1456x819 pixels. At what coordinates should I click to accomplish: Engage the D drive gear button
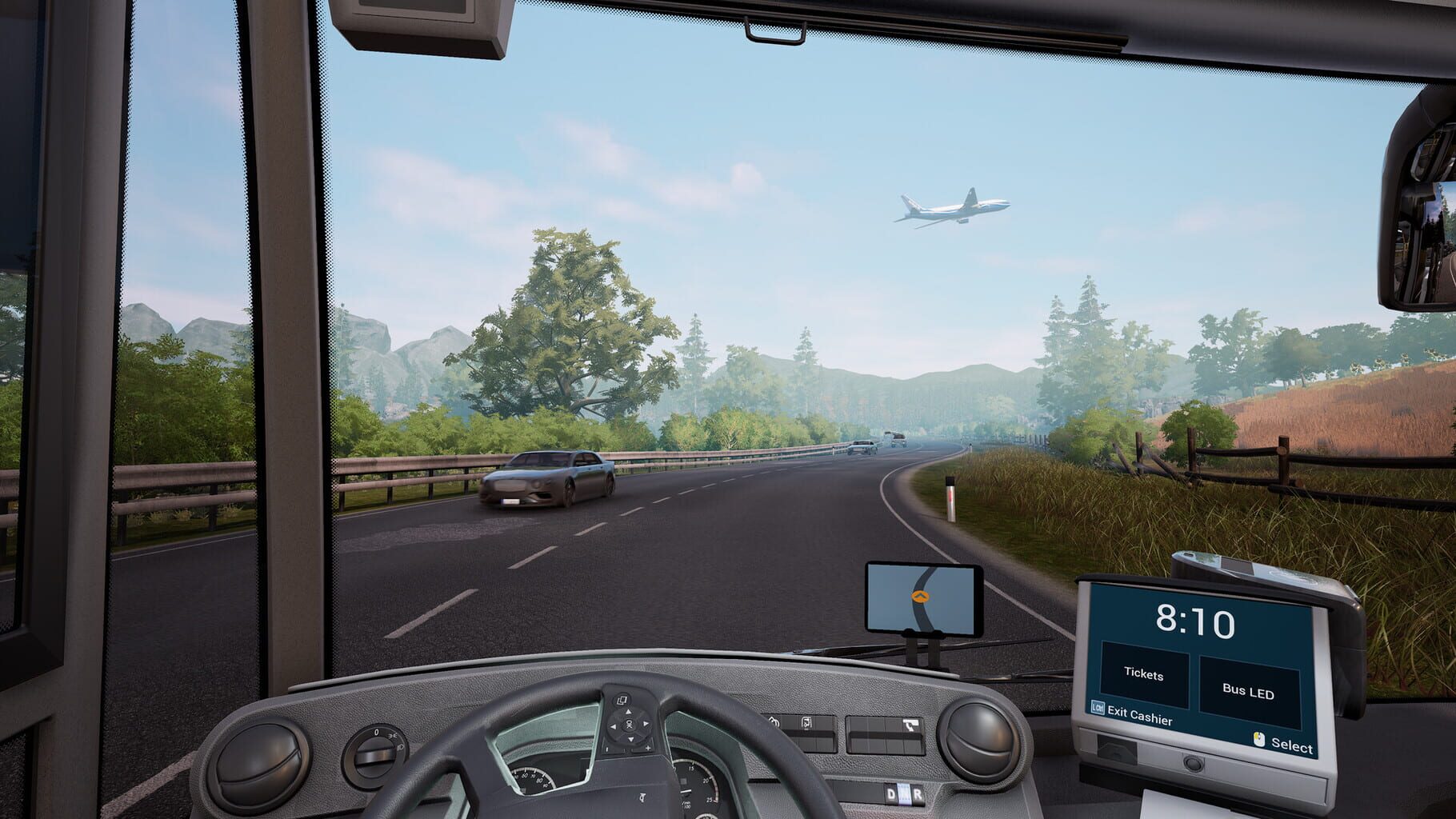pos(890,793)
